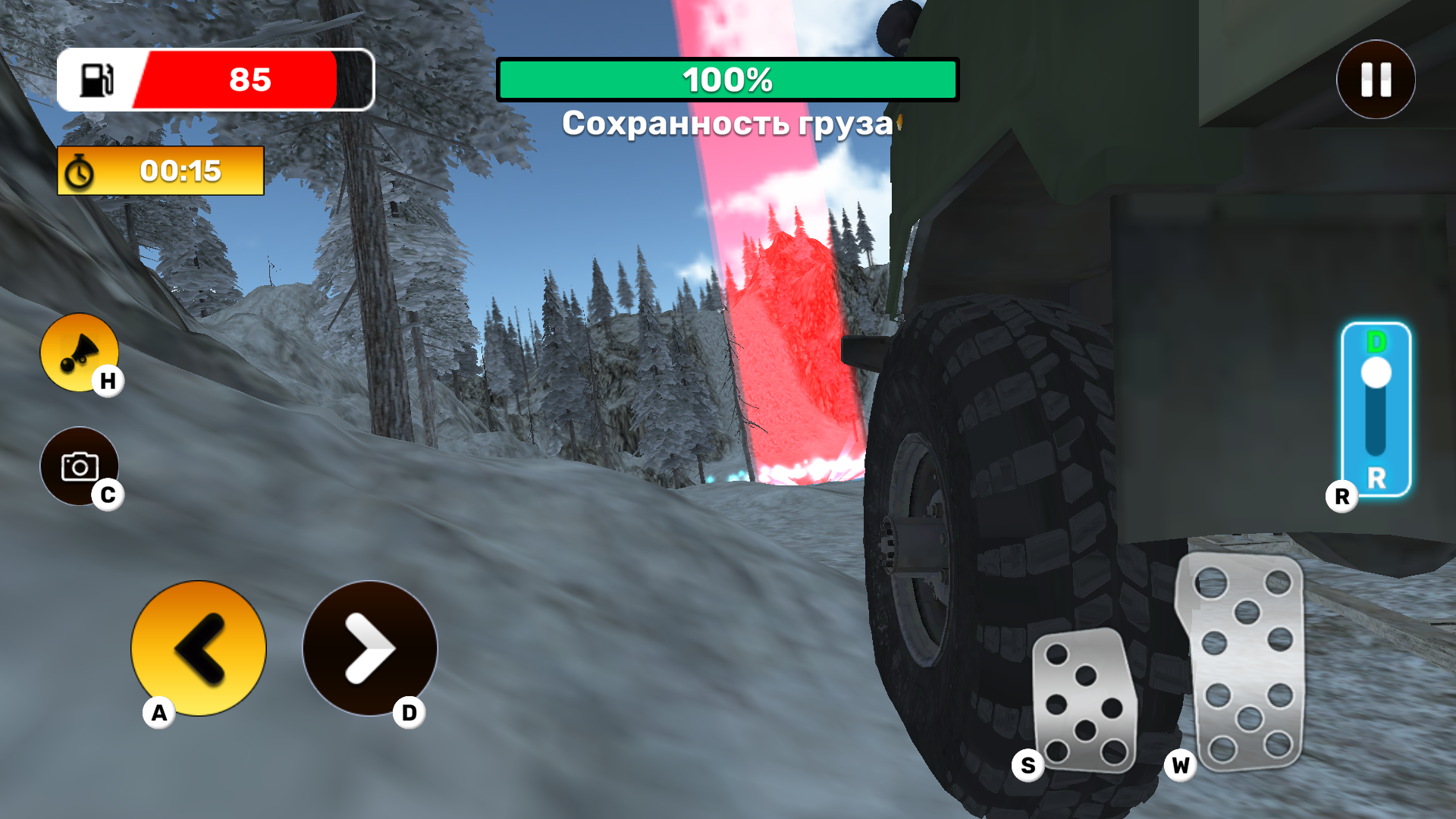Click the R label under the gear shifter

pos(1341,497)
